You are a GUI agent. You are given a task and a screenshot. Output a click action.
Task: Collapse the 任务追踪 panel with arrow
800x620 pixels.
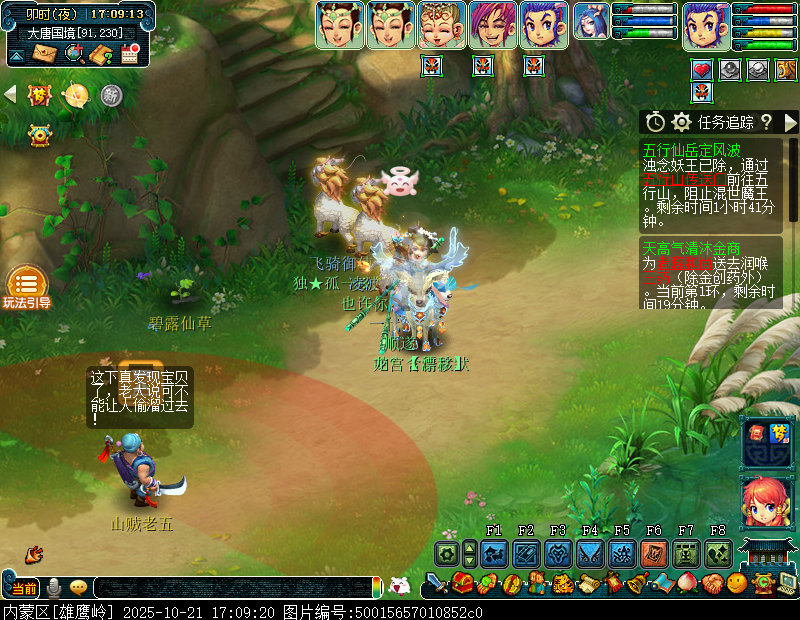tap(790, 122)
